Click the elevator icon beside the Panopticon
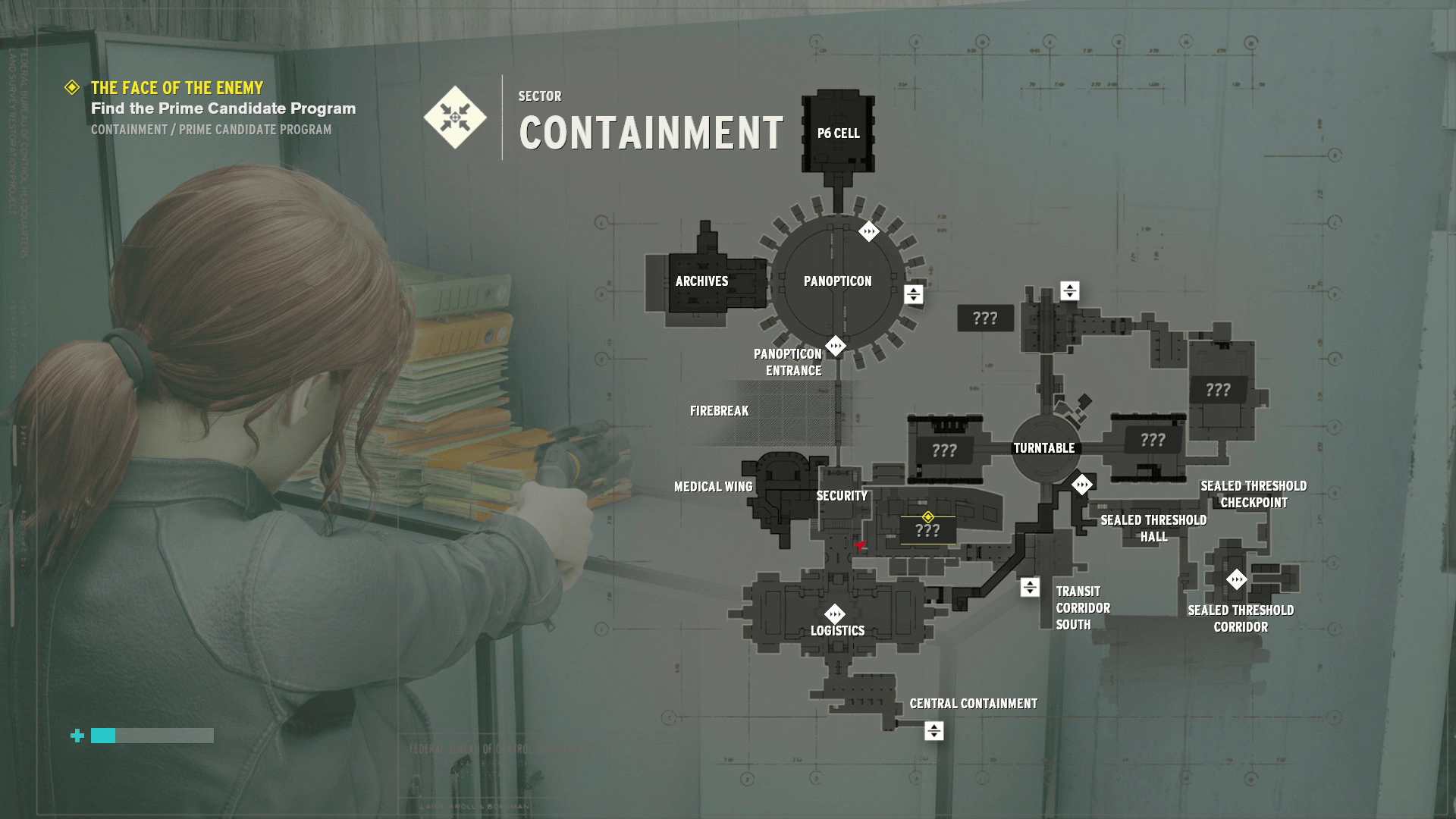This screenshot has width=1456, height=819. (x=913, y=293)
